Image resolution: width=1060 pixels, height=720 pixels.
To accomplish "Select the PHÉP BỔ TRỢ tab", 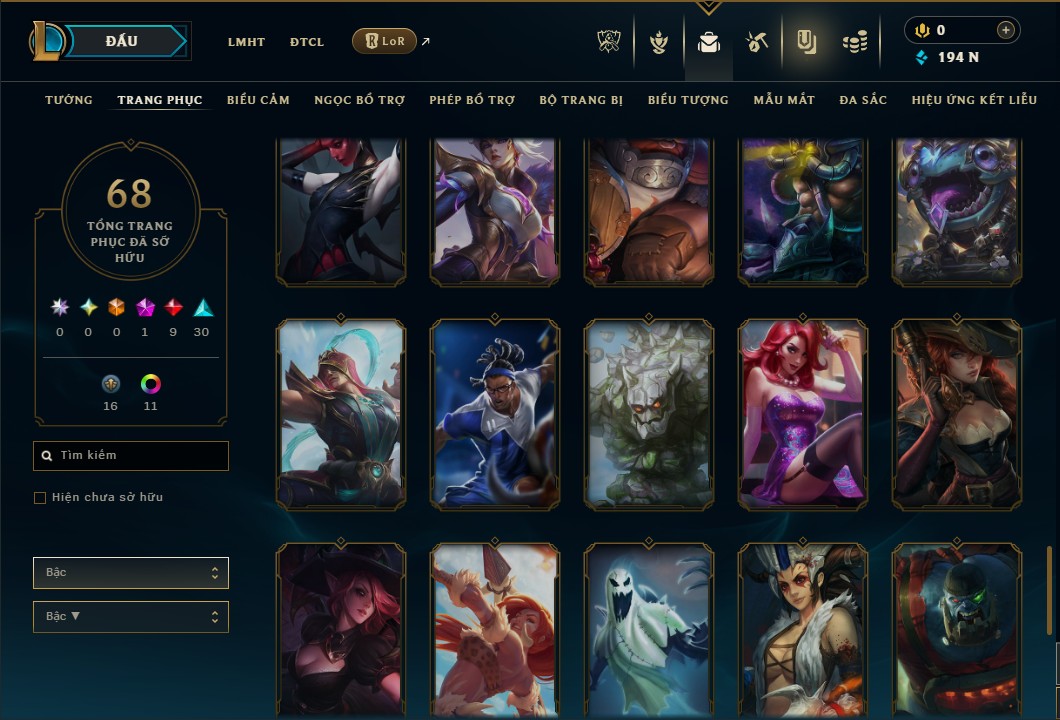I will 472,100.
